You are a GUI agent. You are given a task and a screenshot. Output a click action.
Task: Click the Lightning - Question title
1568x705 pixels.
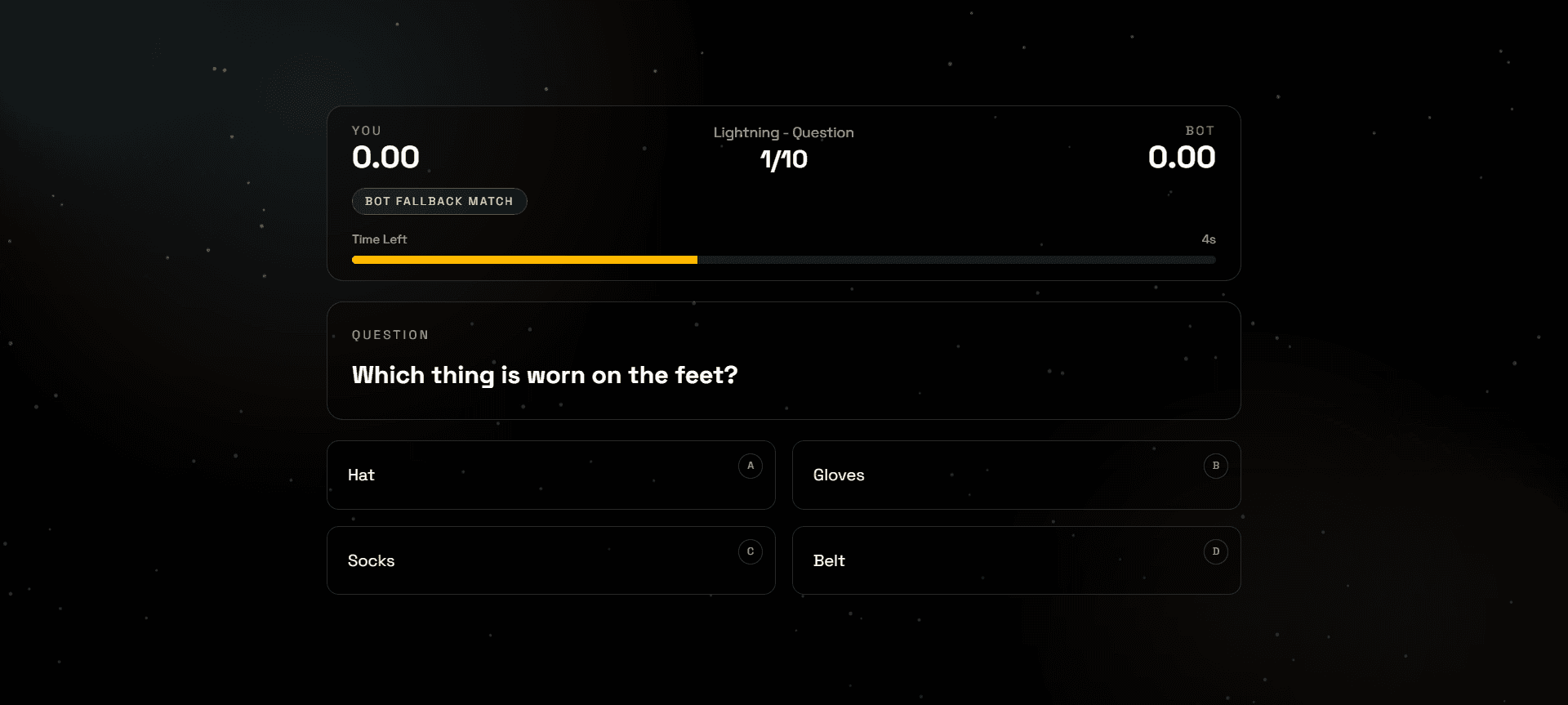[x=782, y=132]
